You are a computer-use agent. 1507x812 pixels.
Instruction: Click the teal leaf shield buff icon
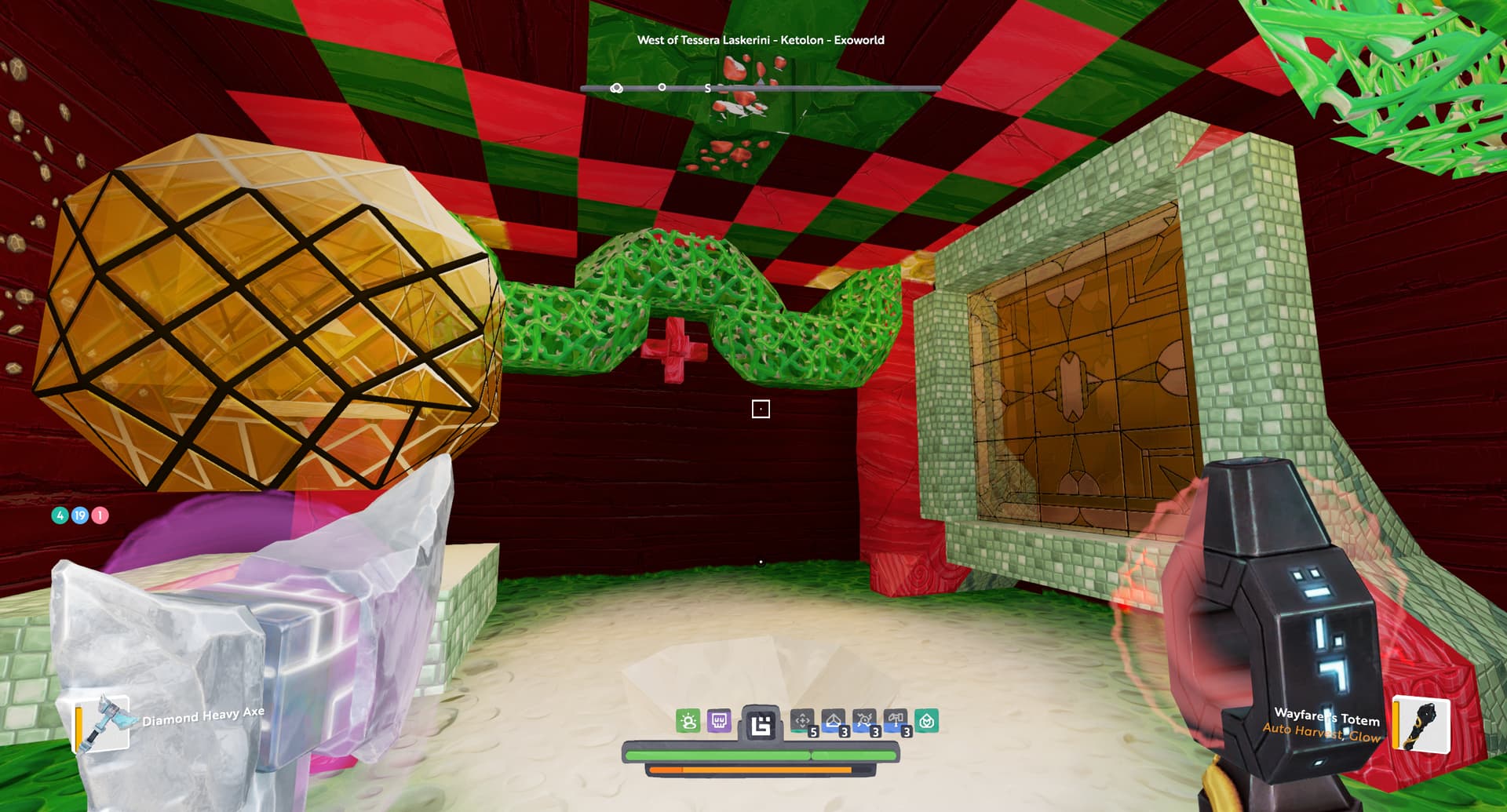926,721
